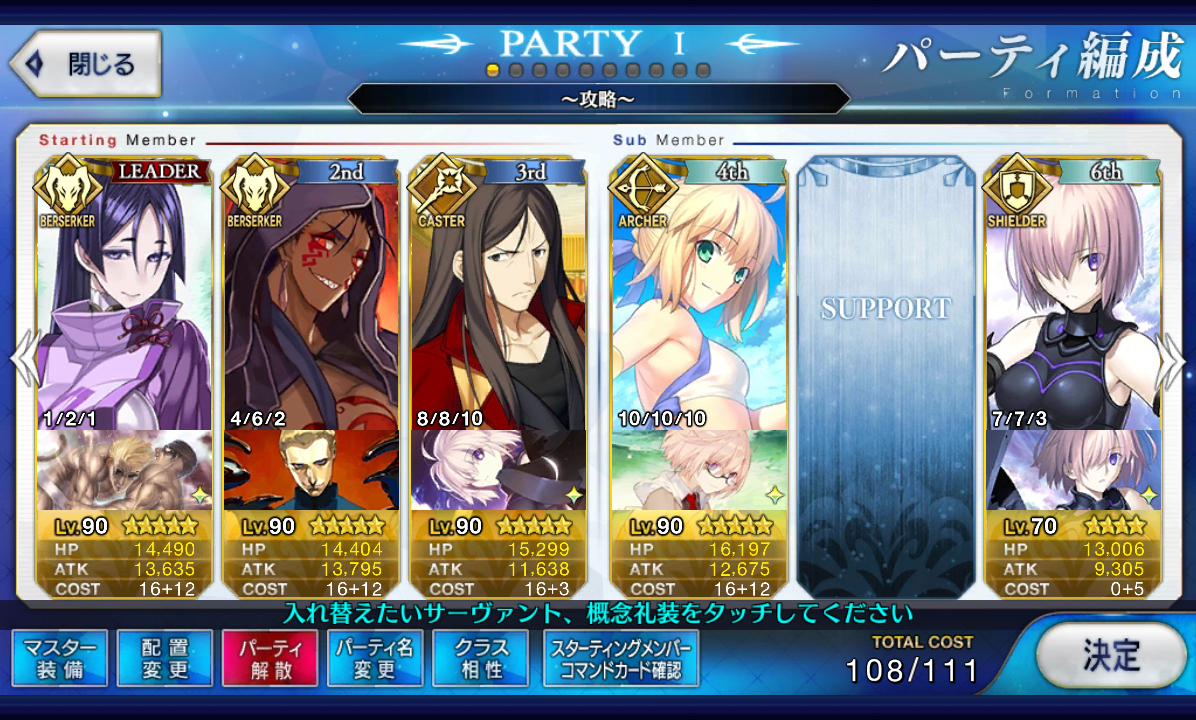Viewport: 1196px width, 720px height.
Task: Select the LEADER Berserker servant card
Action: coord(124,300)
